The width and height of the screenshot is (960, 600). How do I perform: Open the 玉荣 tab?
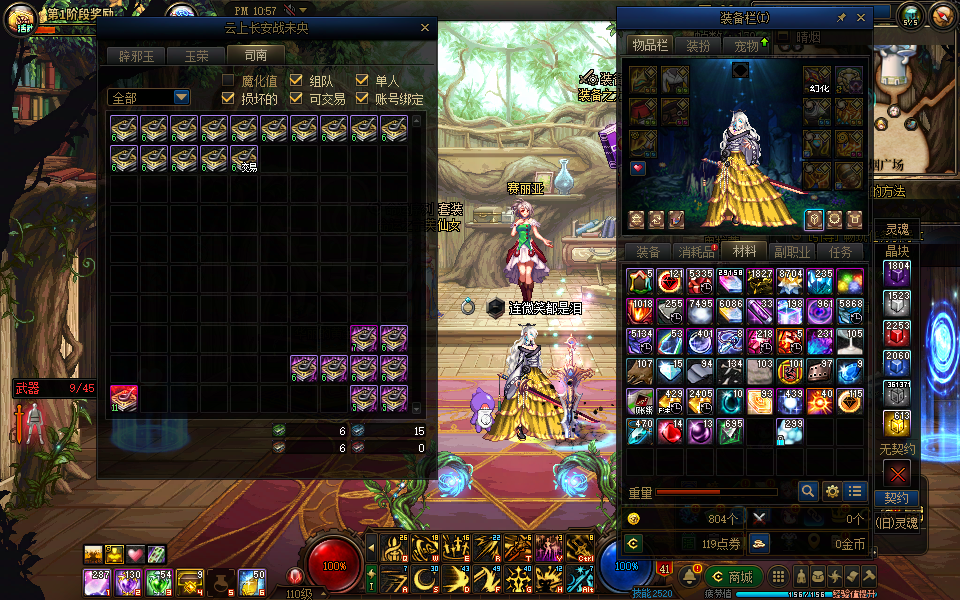(196, 56)
